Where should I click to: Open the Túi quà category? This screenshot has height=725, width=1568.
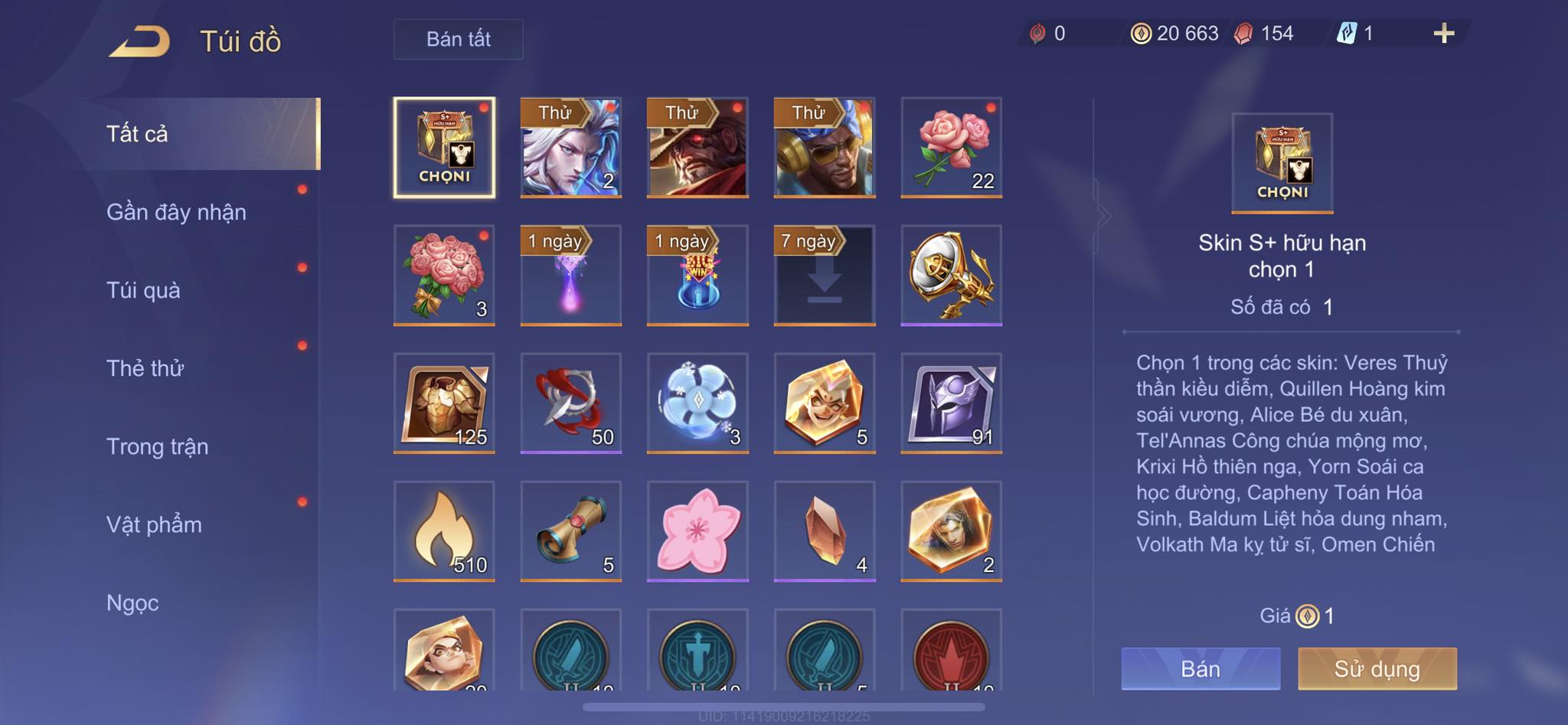tap(143, 290)
